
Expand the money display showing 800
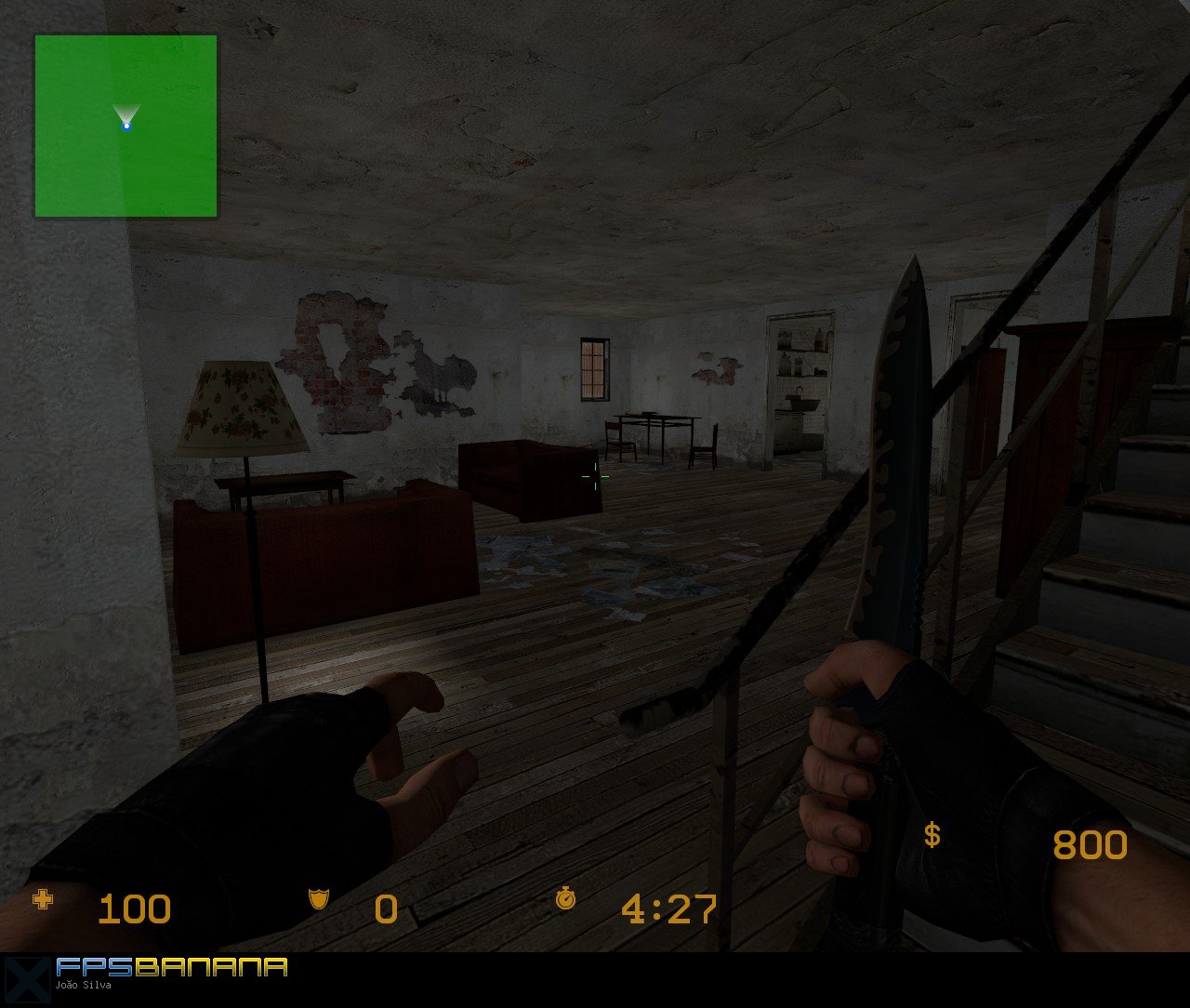(x=1091, y=844)
